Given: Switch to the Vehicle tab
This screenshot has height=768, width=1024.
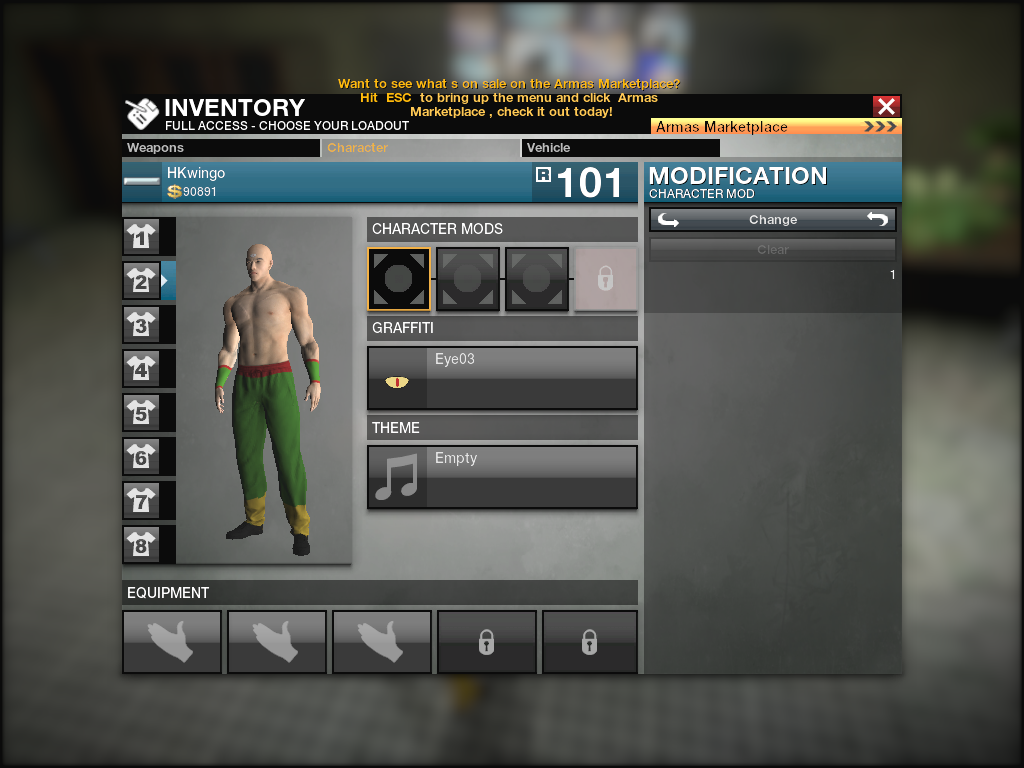Looking at the screenshot, I should point(606,148).
